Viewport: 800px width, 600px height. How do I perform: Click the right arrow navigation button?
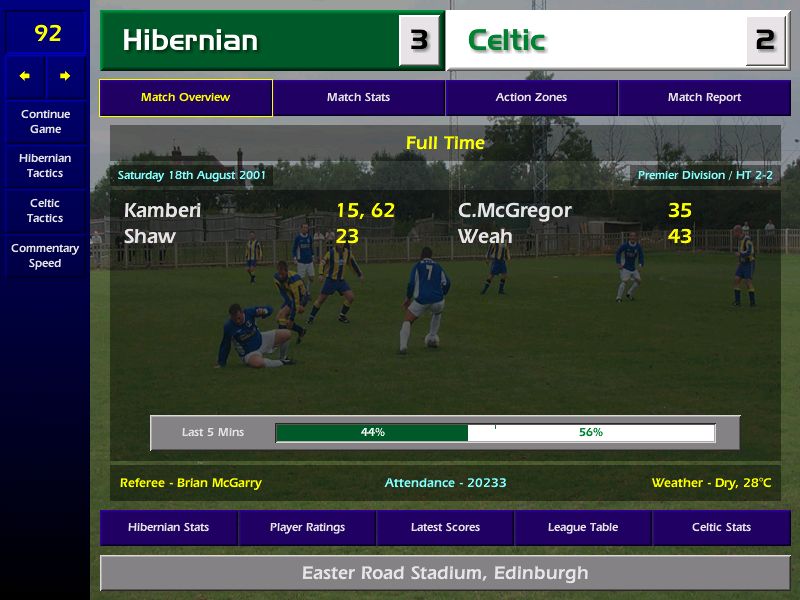tap(65, 76)
